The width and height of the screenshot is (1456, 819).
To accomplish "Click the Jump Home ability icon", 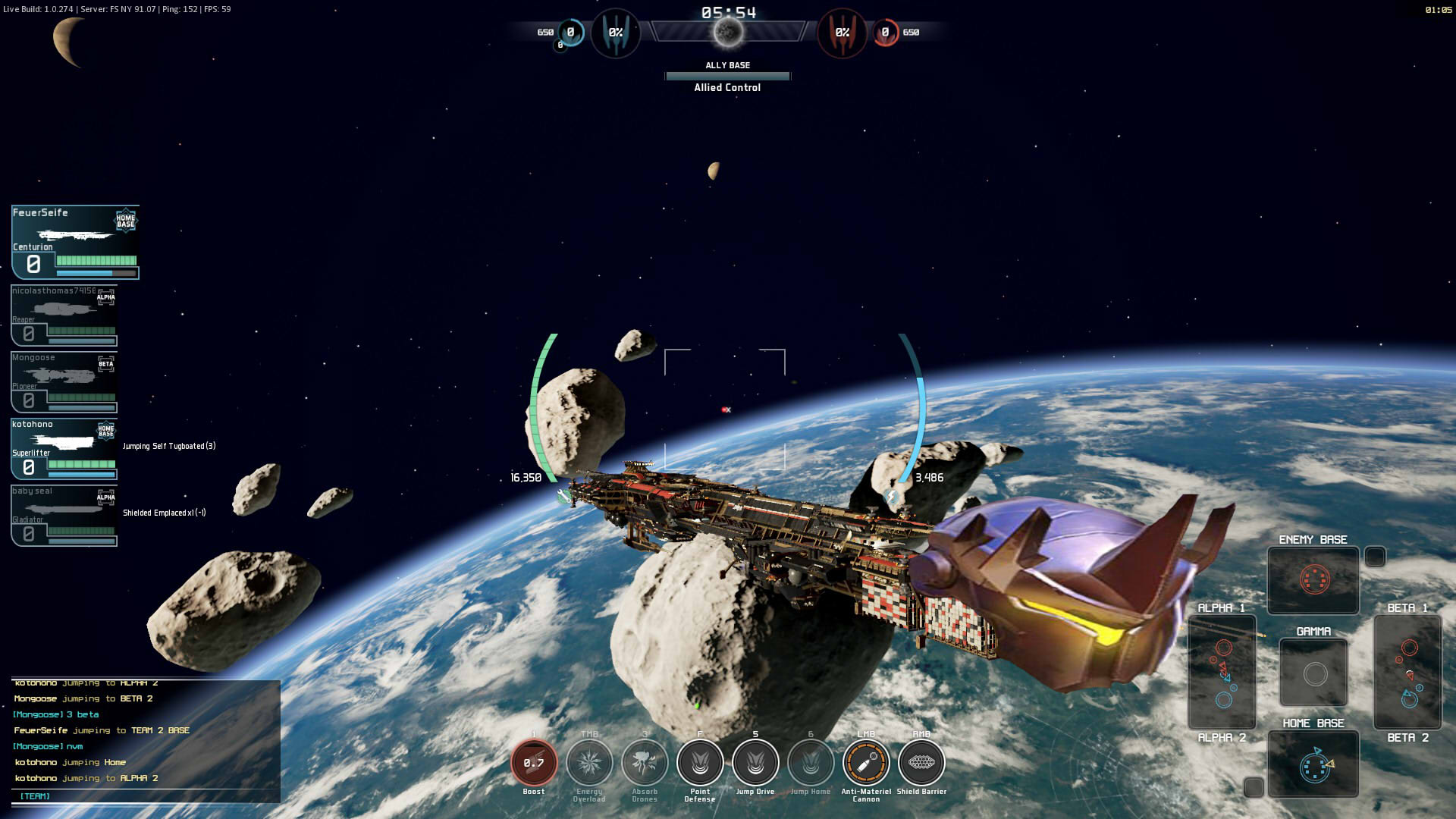I will coord(811,763).
